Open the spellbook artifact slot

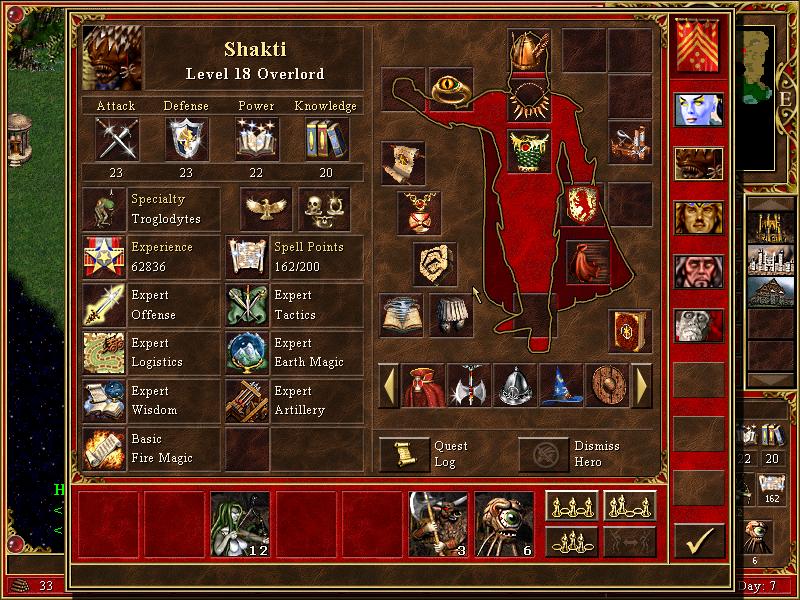(x=631, y=330)
